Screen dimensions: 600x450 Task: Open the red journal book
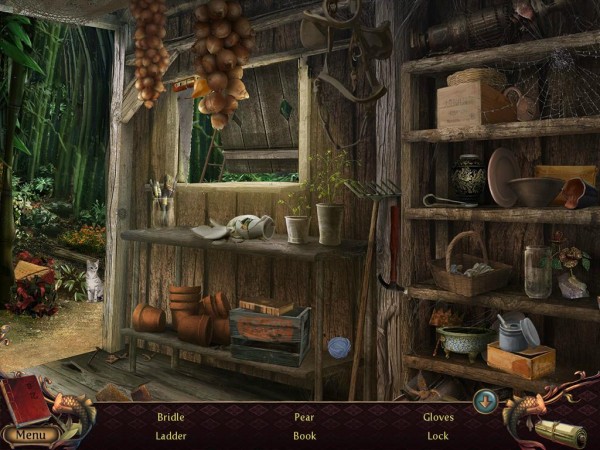[x=26, y=400]
